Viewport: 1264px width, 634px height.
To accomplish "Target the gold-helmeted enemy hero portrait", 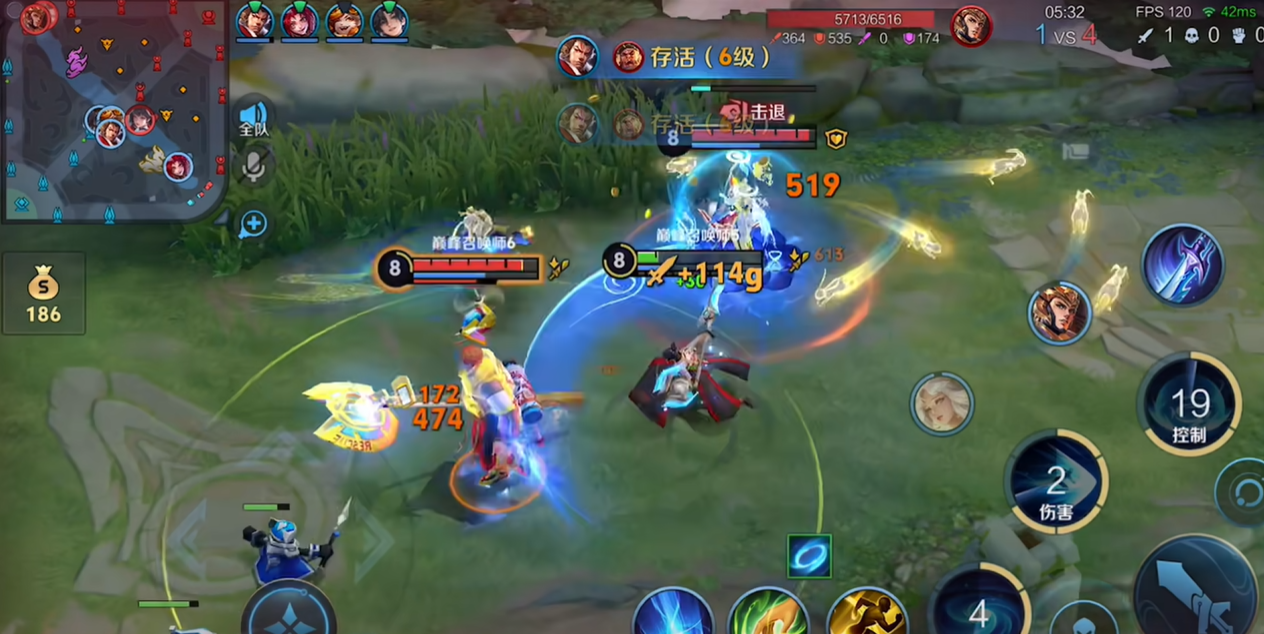I will click(1058, 314).
